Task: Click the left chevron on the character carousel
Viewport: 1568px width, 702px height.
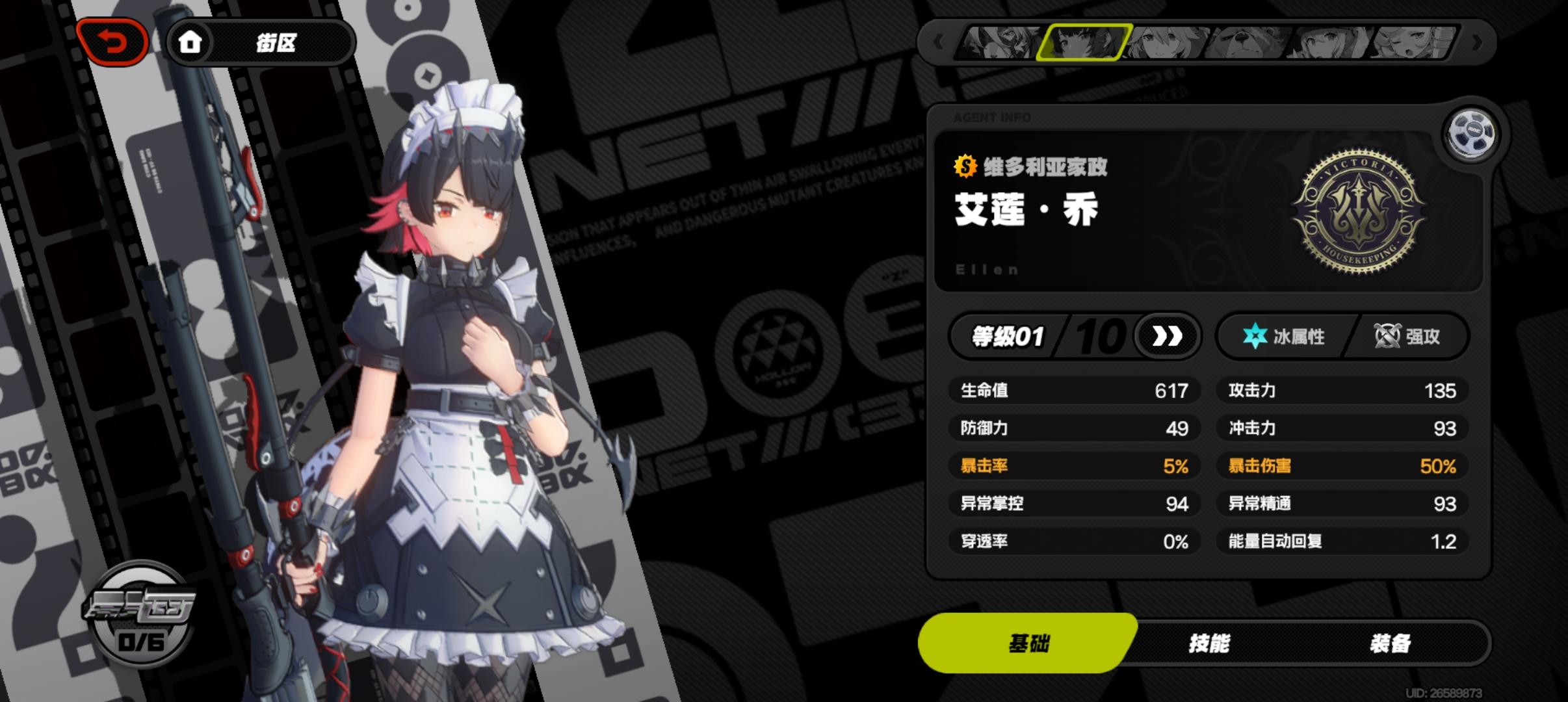Action: pos(938,42)
